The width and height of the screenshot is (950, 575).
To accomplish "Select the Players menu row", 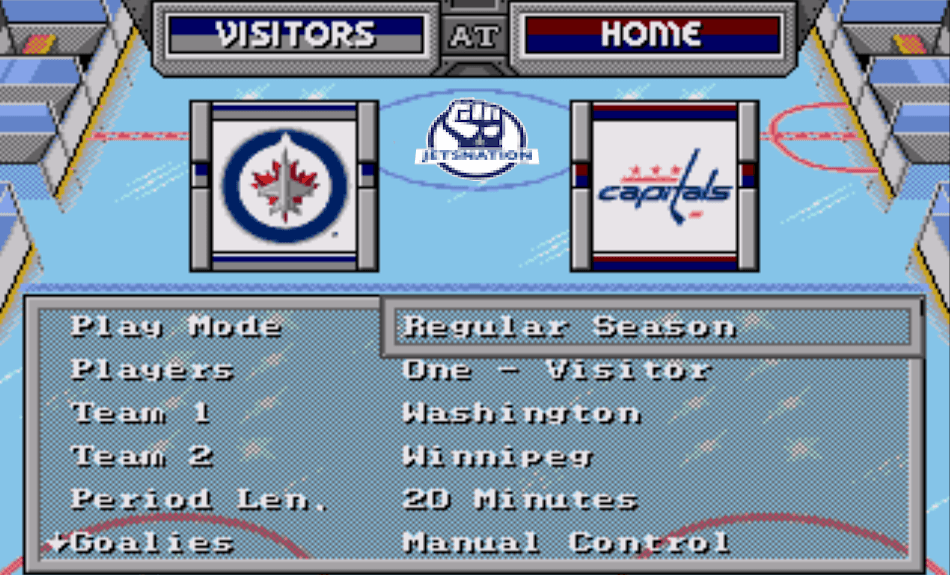I will pos(152,369).
